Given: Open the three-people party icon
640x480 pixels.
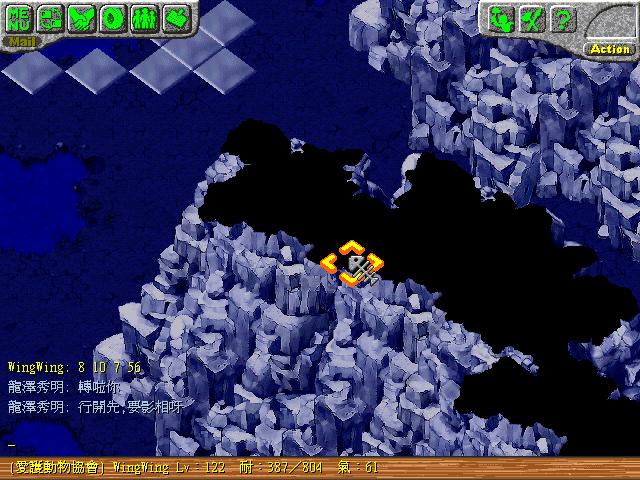Looking at the screenshot, I should coord(144,18).
